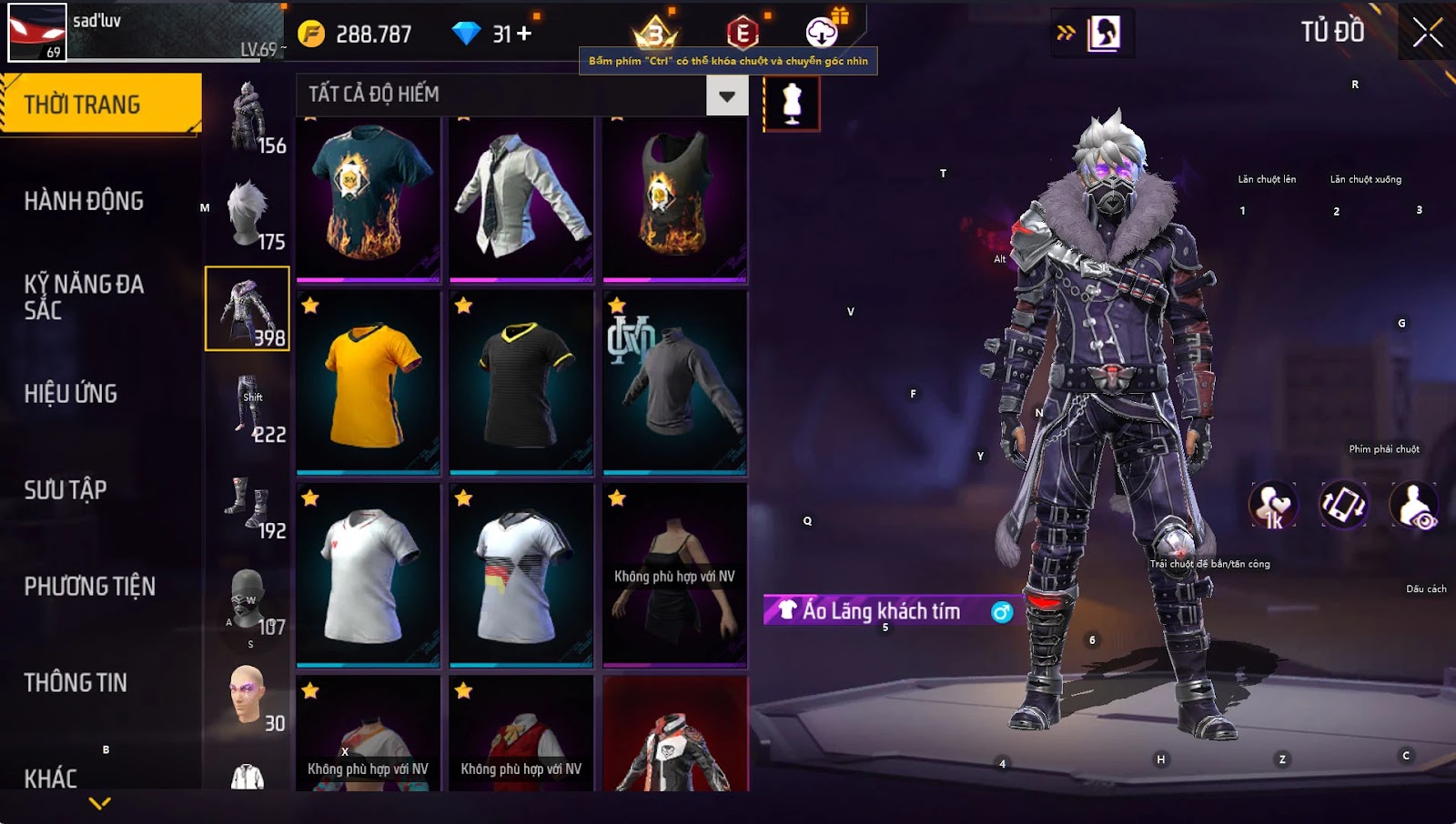Close the TỦ ĐỒ wardrobe screen
This screenshot has height=824, width=1456.
pyautogui.click(x=1427, y=33)
